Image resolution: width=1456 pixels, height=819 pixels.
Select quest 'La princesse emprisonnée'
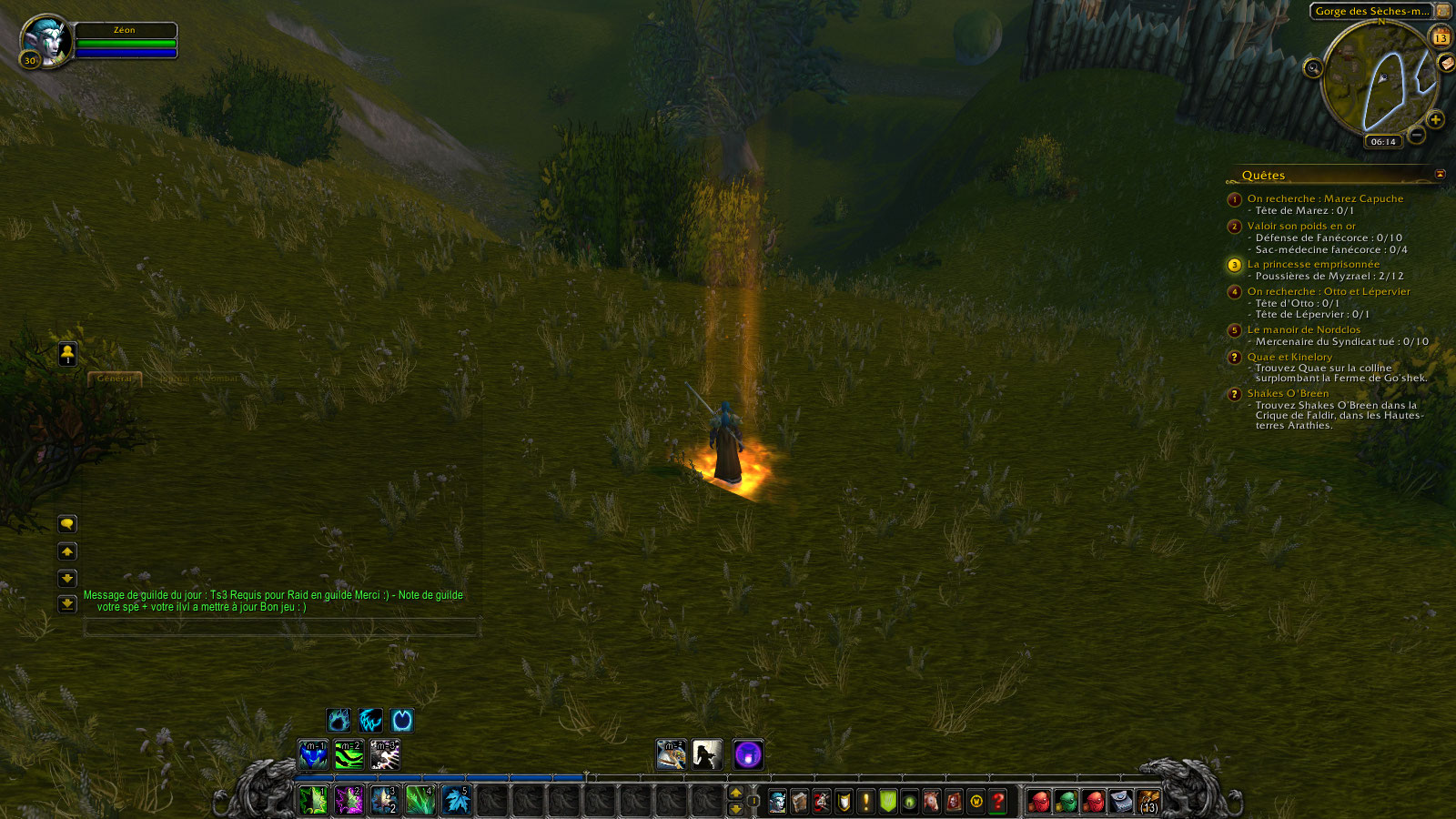[x=1312, y=264]
